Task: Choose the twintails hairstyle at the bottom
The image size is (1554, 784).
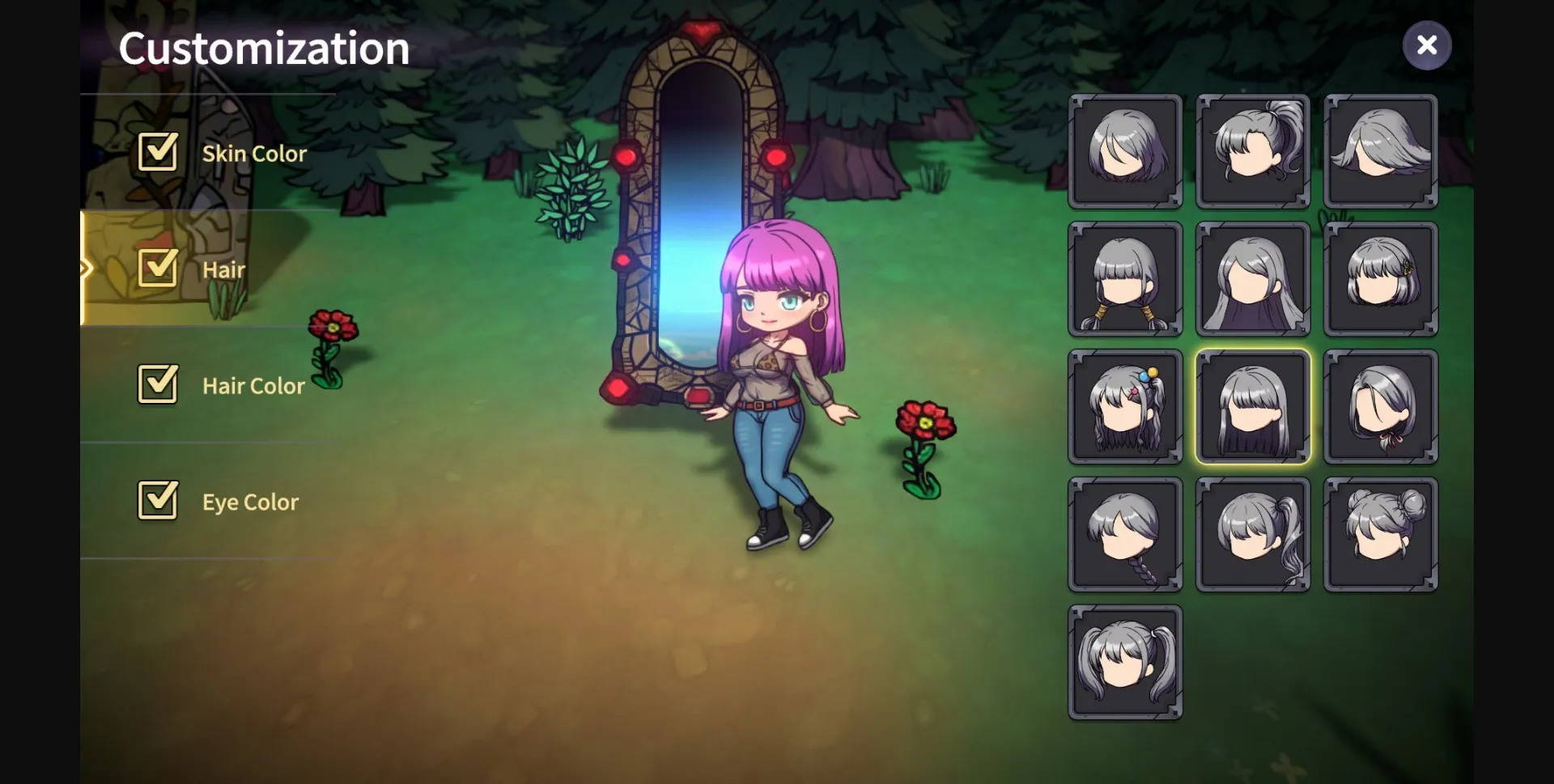Action: (1124, 660)
